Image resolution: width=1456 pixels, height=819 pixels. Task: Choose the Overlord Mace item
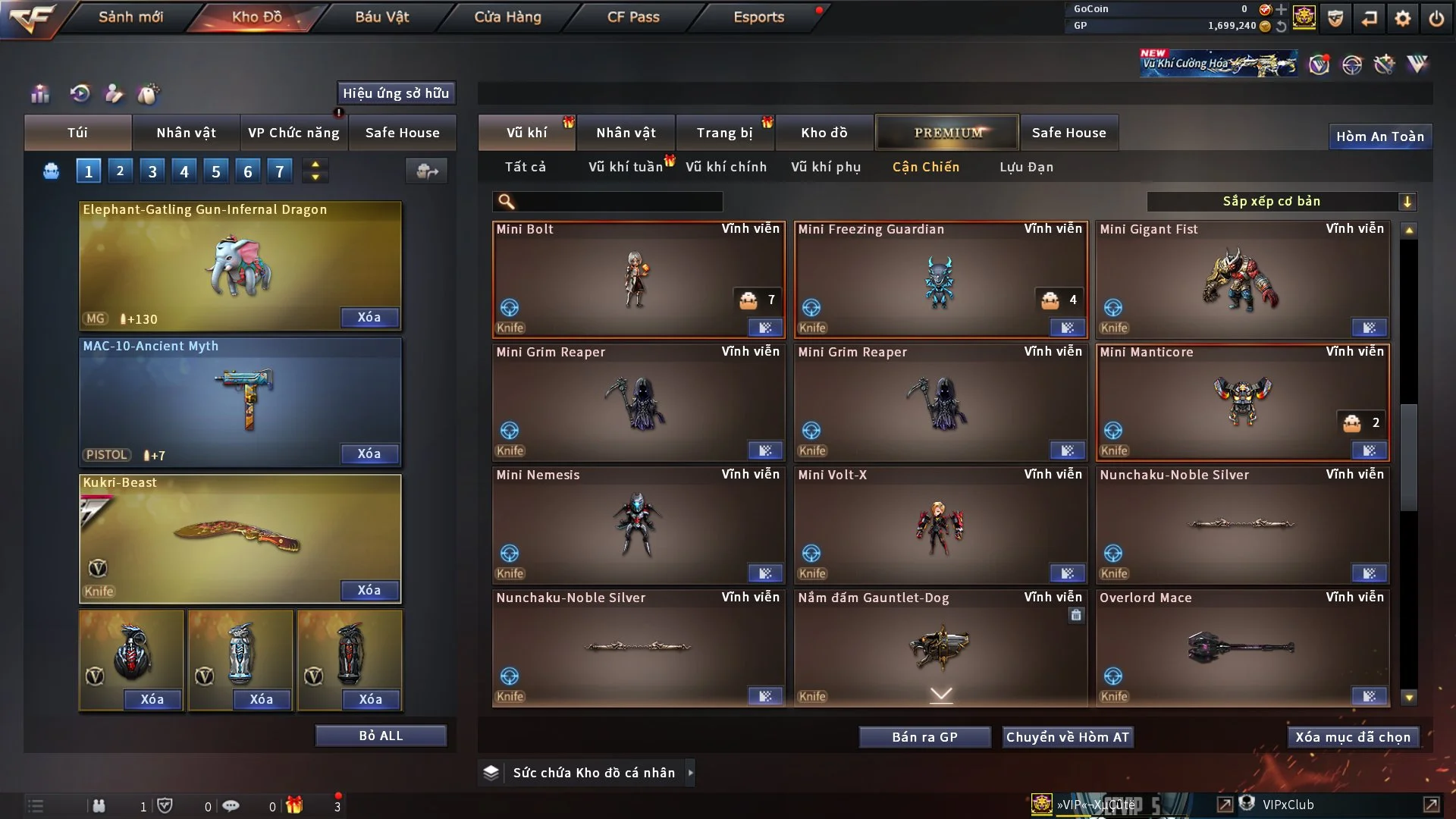(x=1242, y=648)
